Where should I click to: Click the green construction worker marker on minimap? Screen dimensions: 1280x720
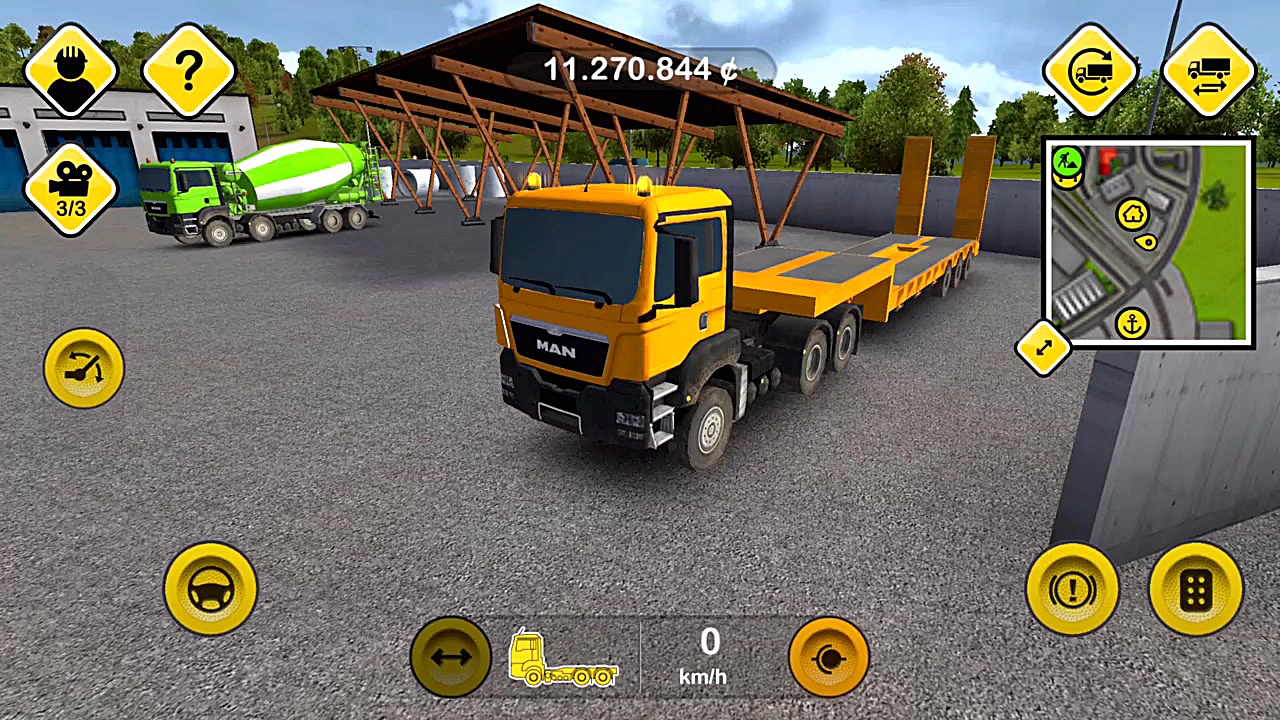point(1066,160)
